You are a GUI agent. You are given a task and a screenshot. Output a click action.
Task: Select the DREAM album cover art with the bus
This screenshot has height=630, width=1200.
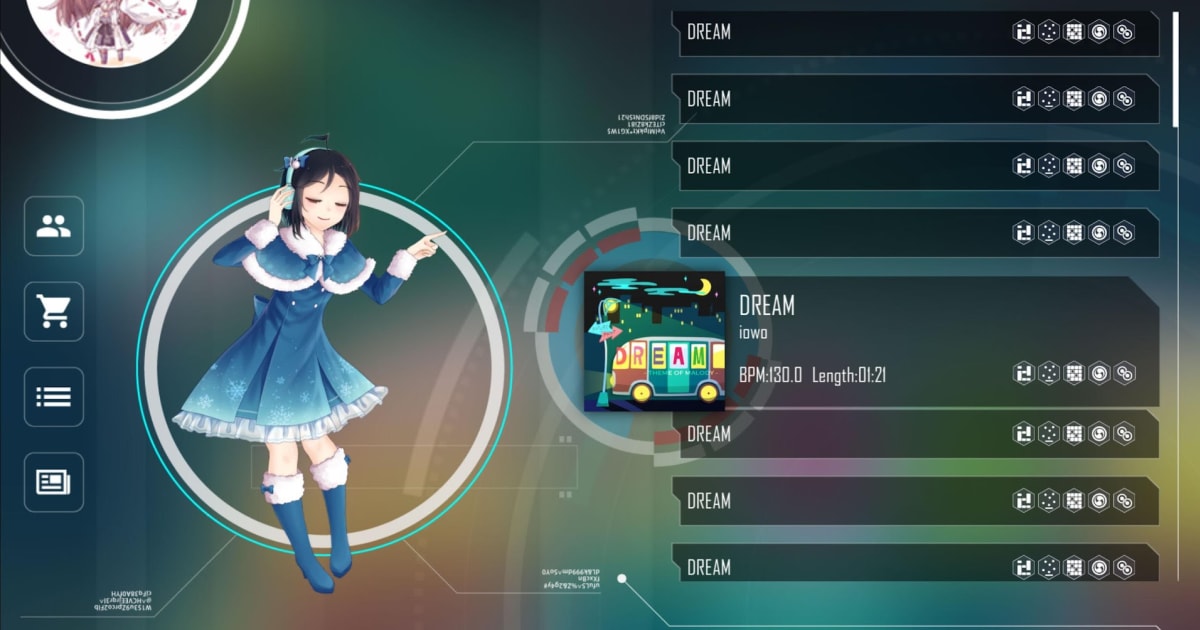[x=654, y=341]
